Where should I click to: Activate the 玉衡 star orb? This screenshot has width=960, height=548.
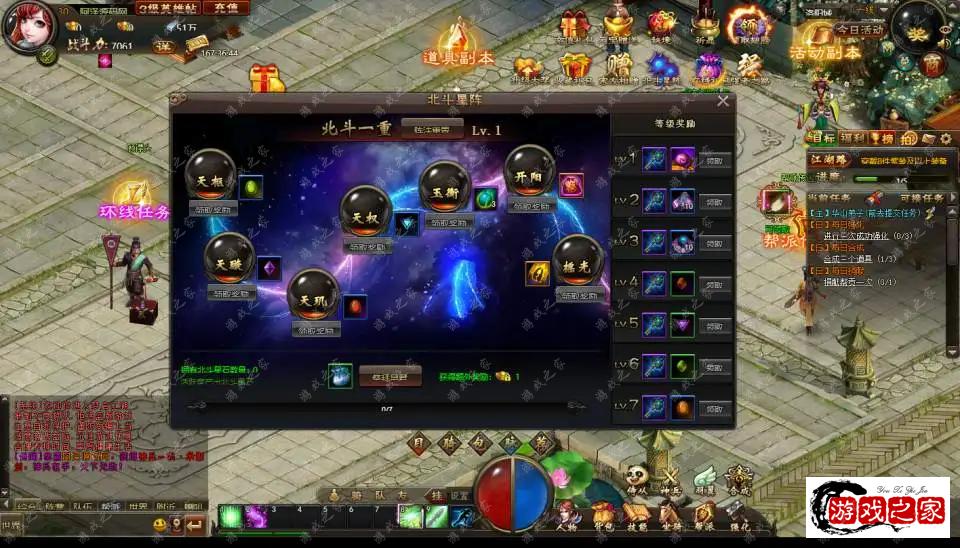tap(444, 185)
